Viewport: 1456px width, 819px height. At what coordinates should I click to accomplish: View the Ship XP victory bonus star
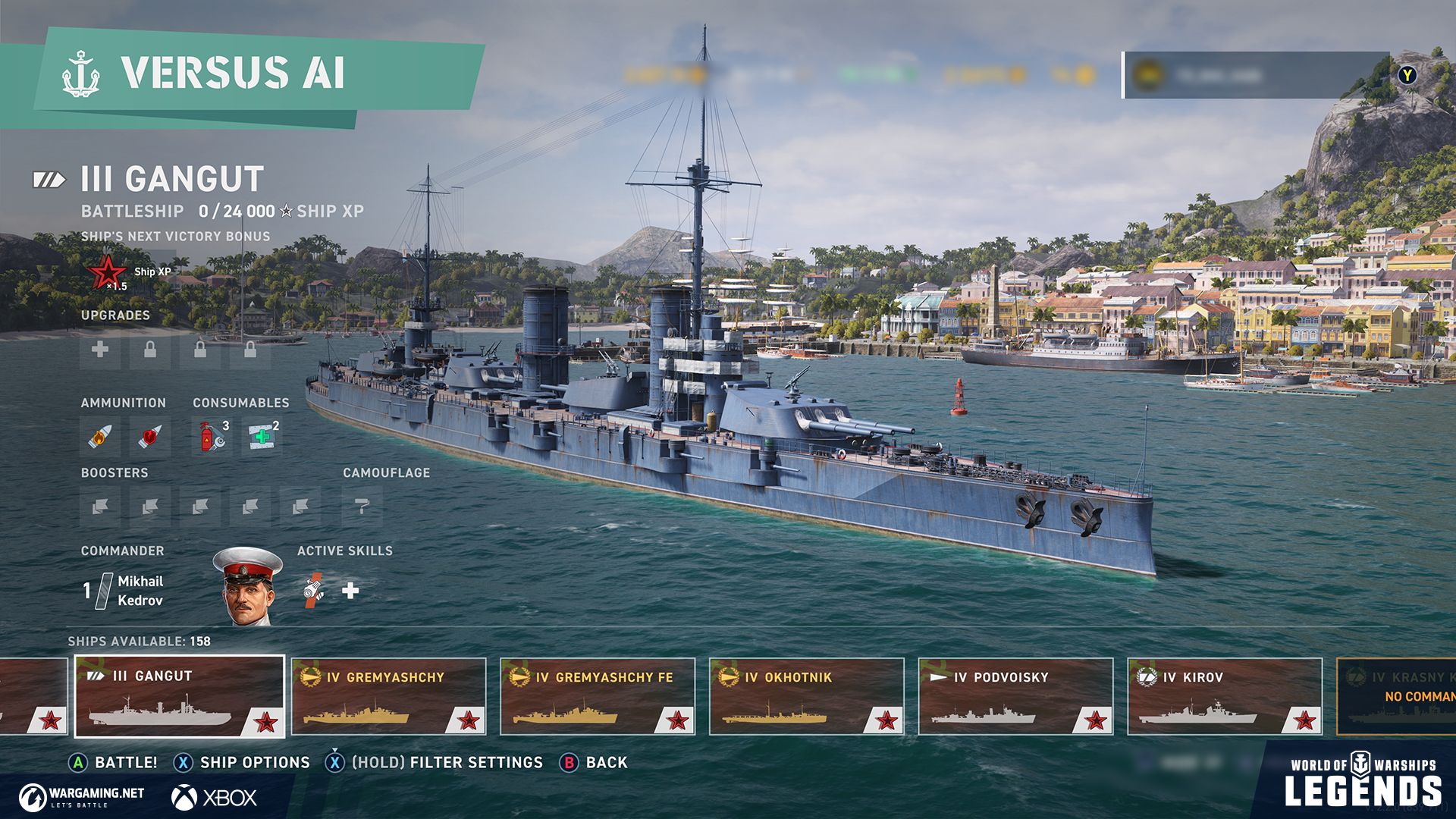coord(107,272)
